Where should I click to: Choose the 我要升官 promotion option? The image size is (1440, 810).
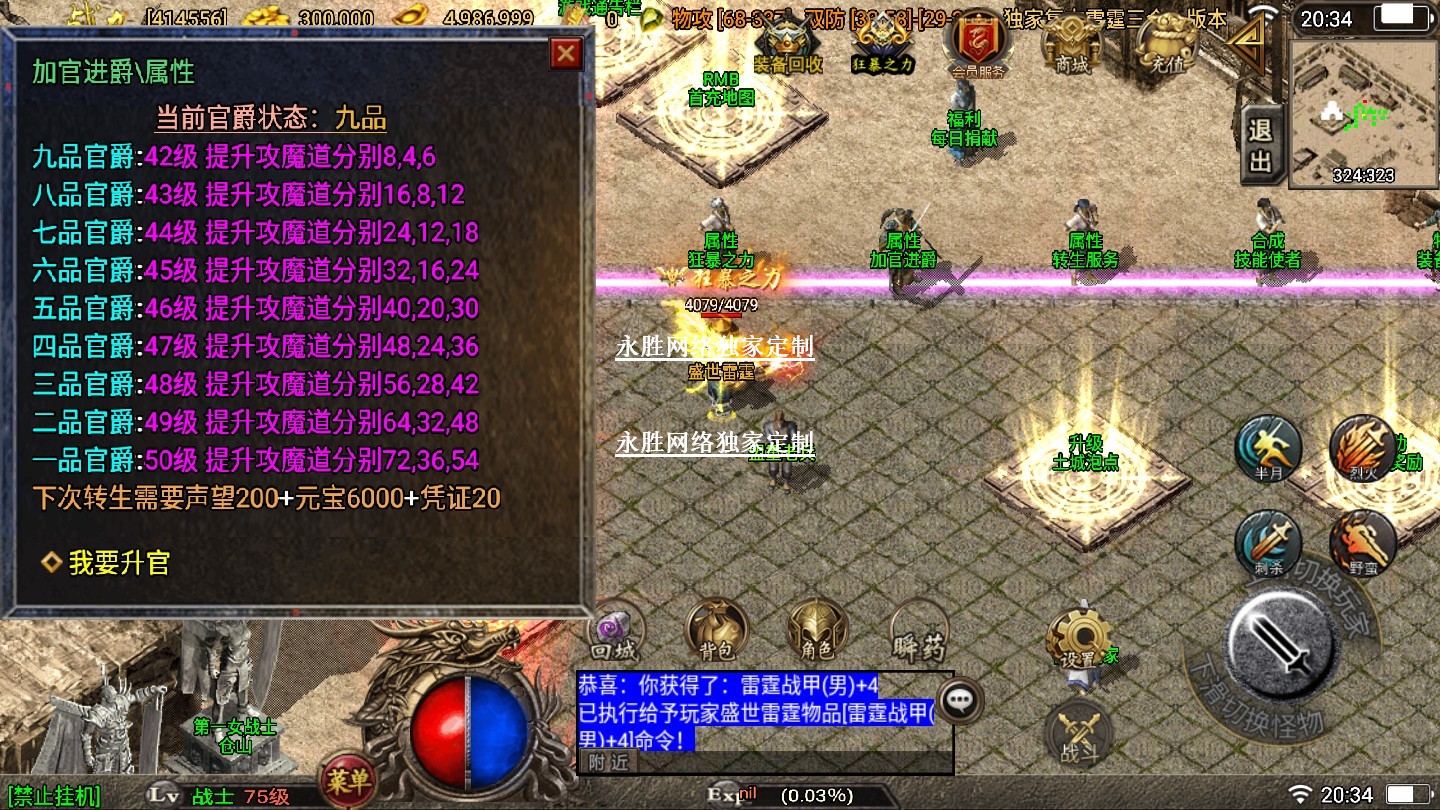point(118,563)
